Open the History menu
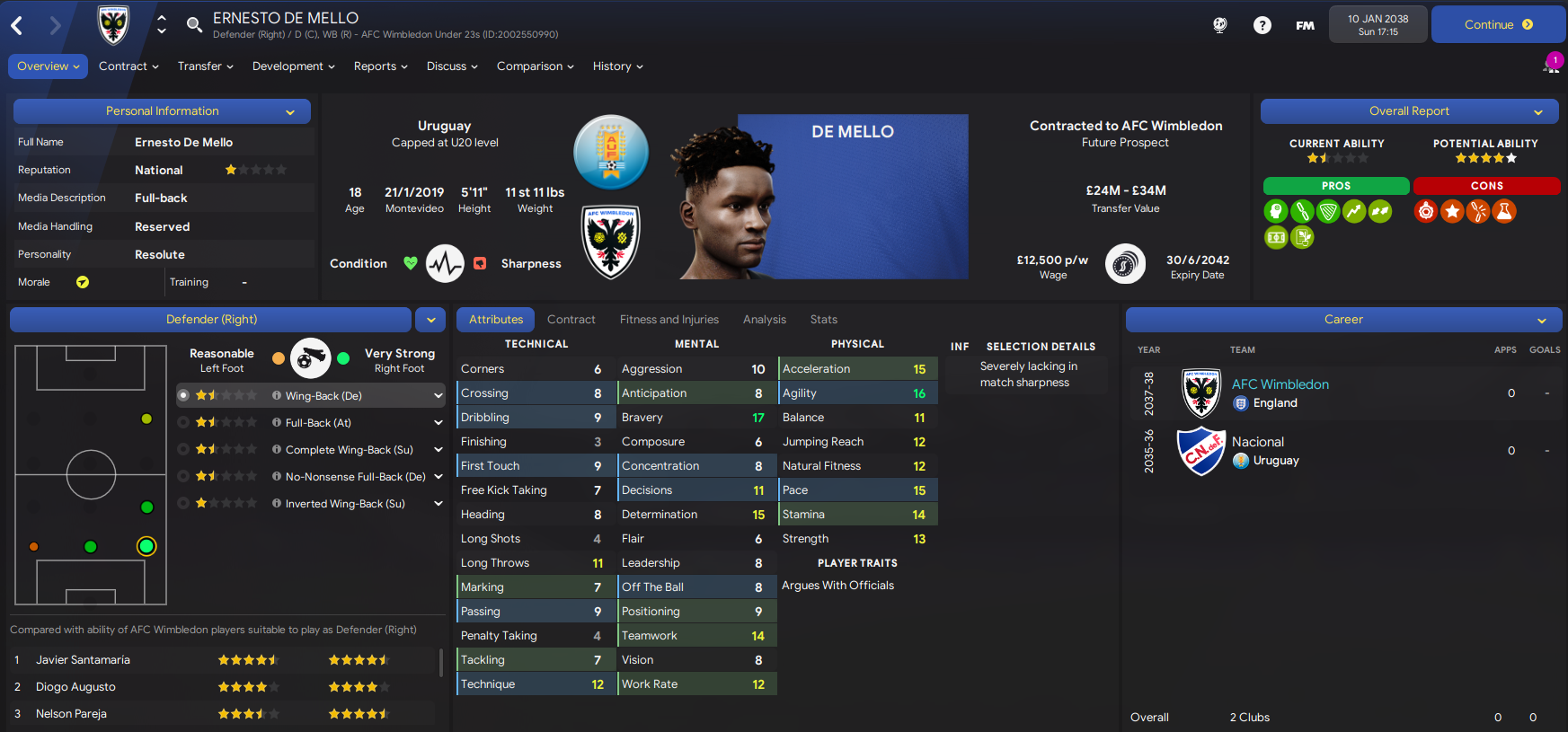1568x732 pixels. (x=617, y=66)
